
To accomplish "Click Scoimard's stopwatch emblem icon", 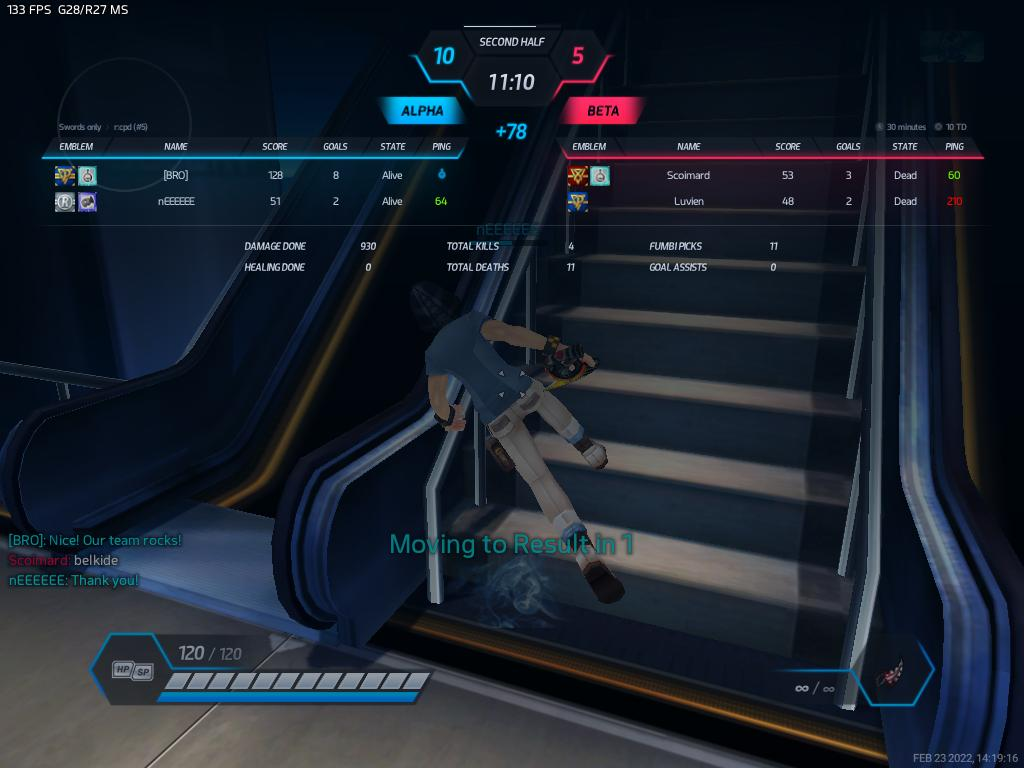I will tap(599, 176).
